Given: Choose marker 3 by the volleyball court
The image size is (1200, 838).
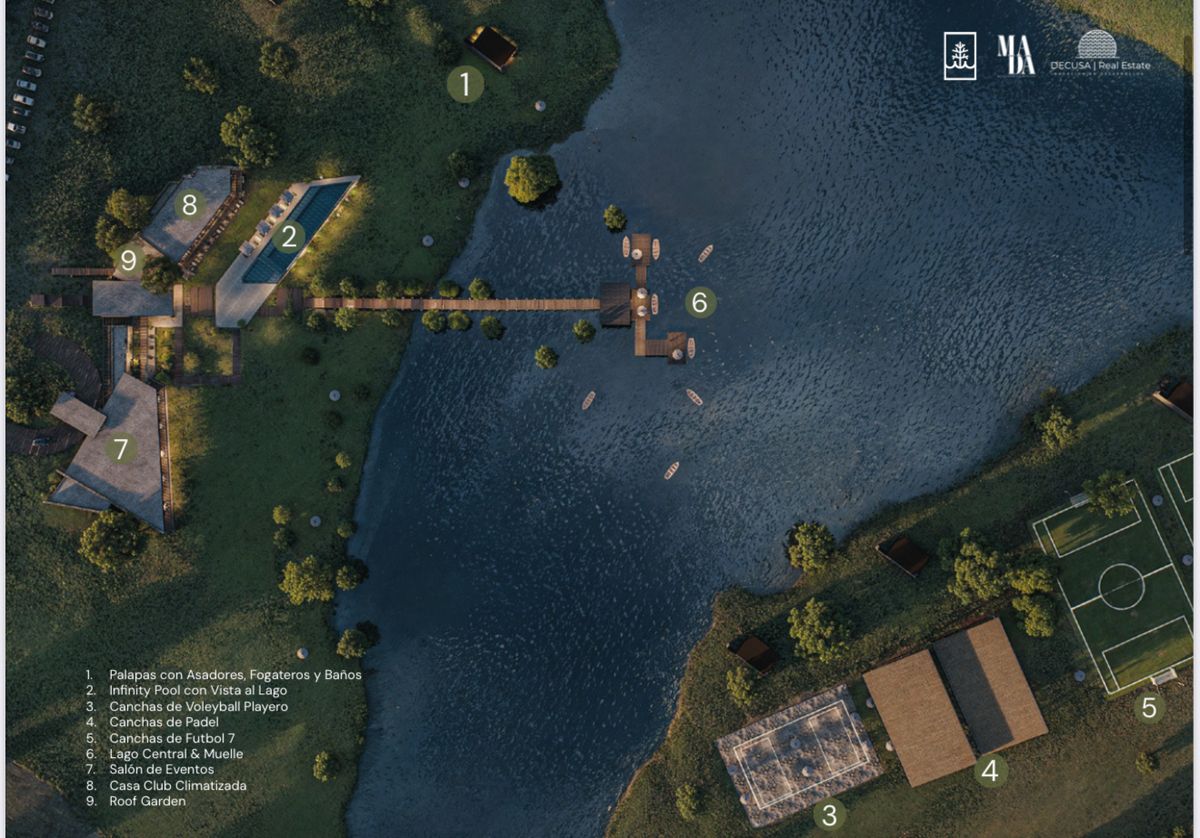Looking at the screenshot, I should (829, 814).
